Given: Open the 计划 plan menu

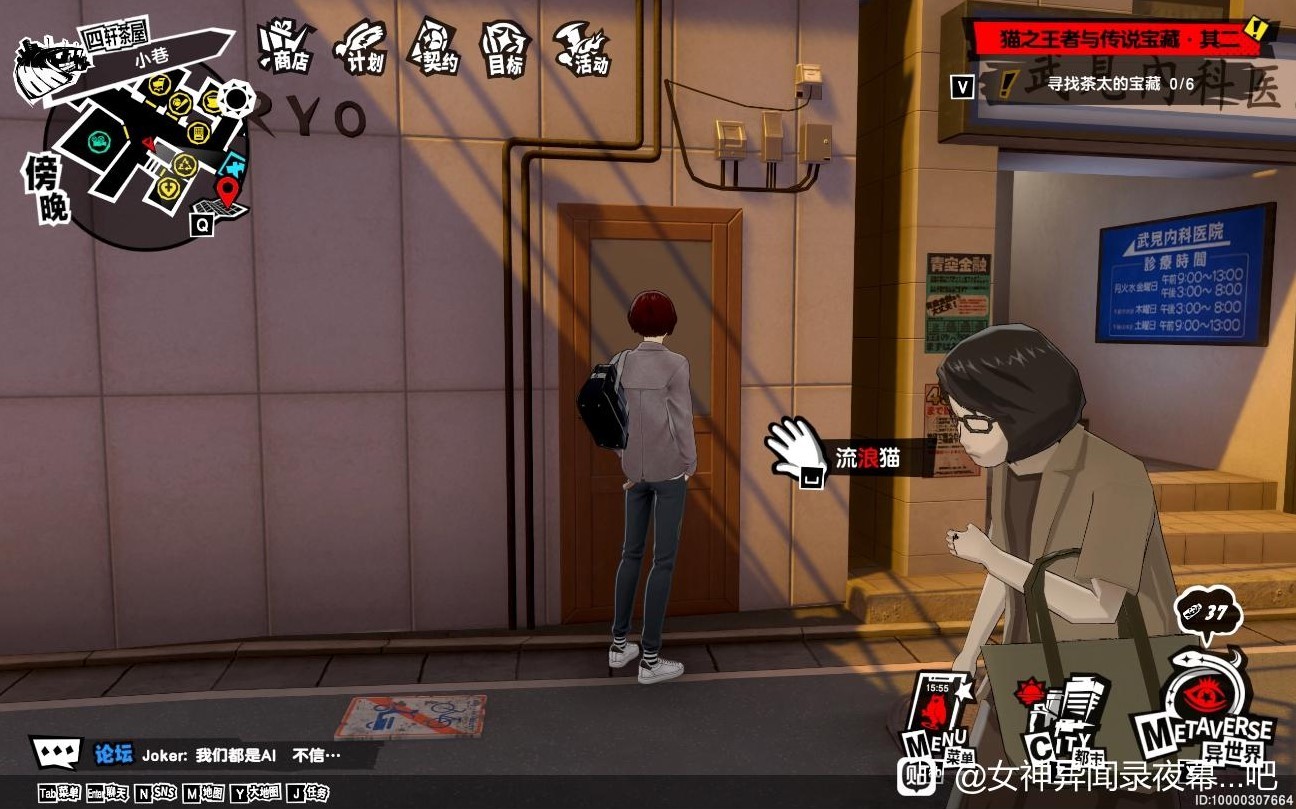Looking at the screenshot, I should click(360, 46).
